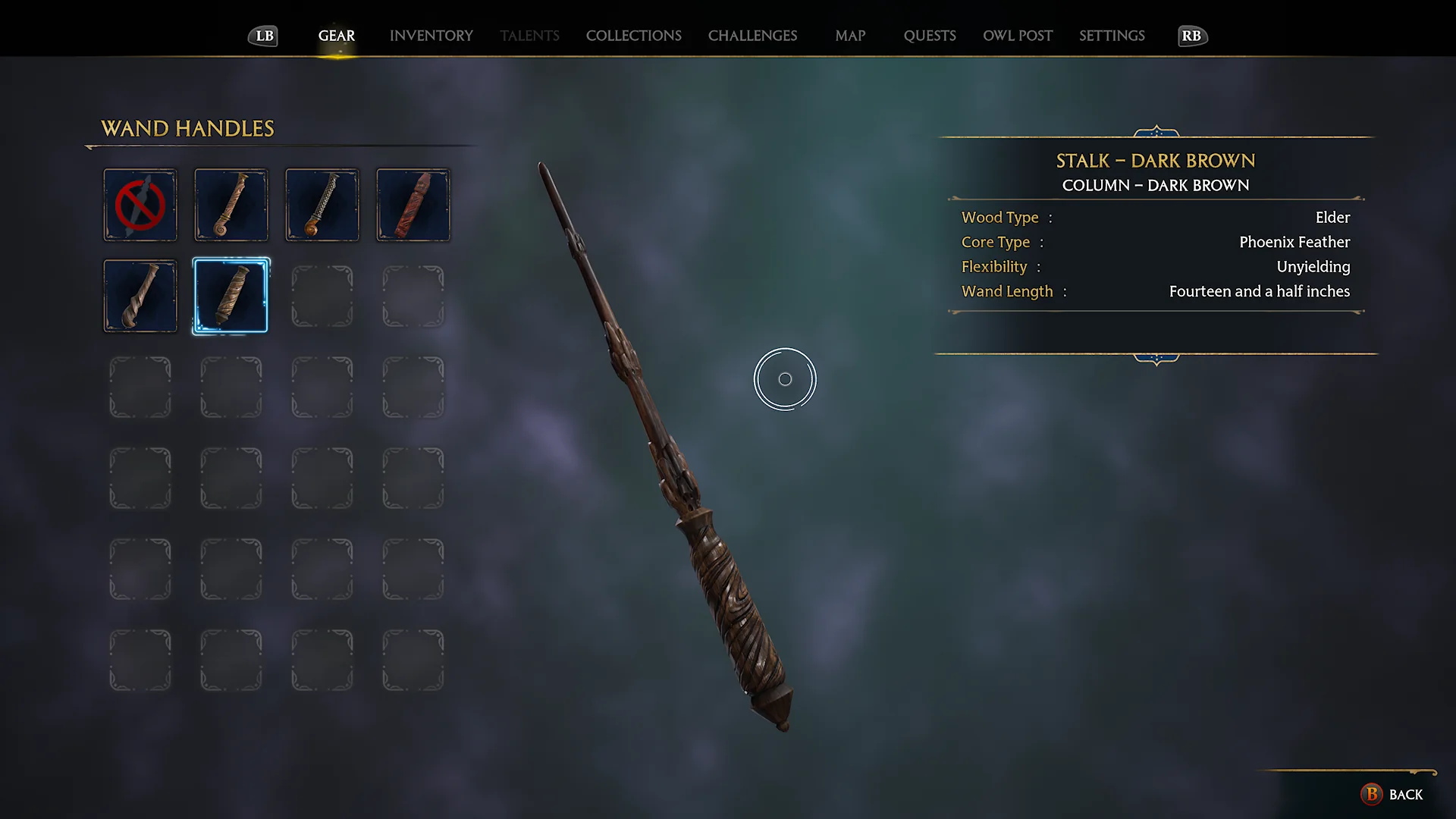This screenshot has height=819, width=1456.
Task: Open the Collections tab
Action: coord(633,36)
